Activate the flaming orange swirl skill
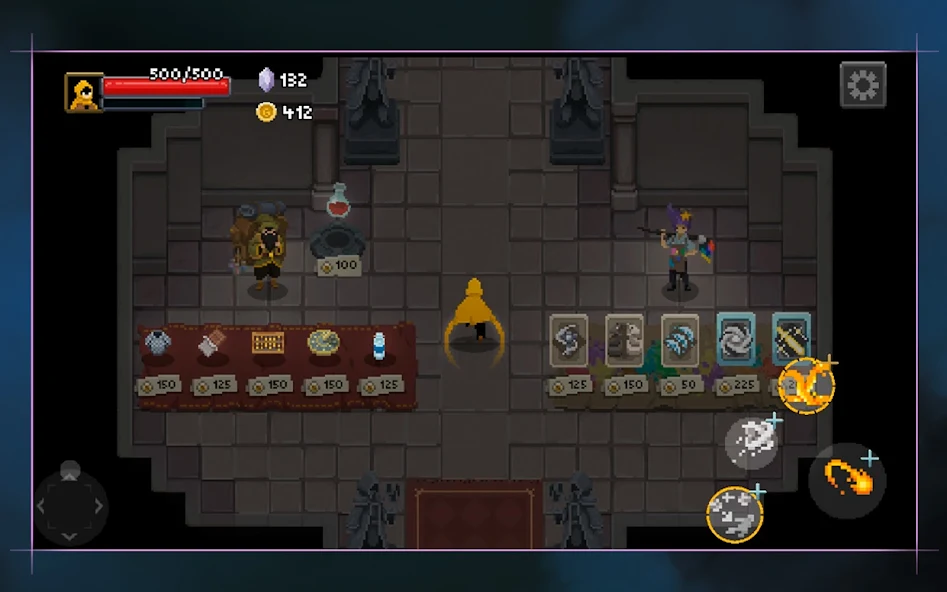 point(806,385)
